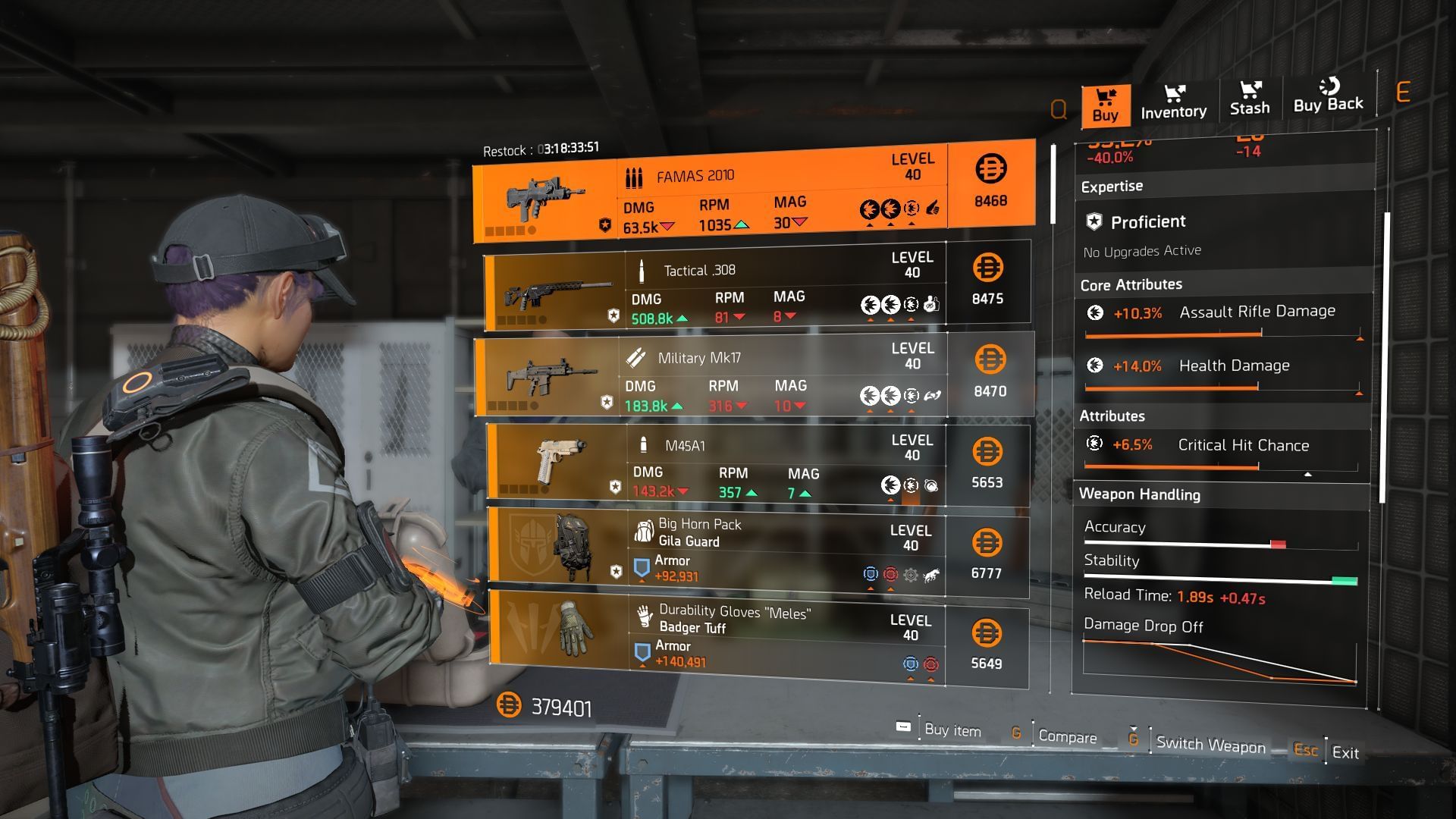Click the Buy item button

click(952, 730)
